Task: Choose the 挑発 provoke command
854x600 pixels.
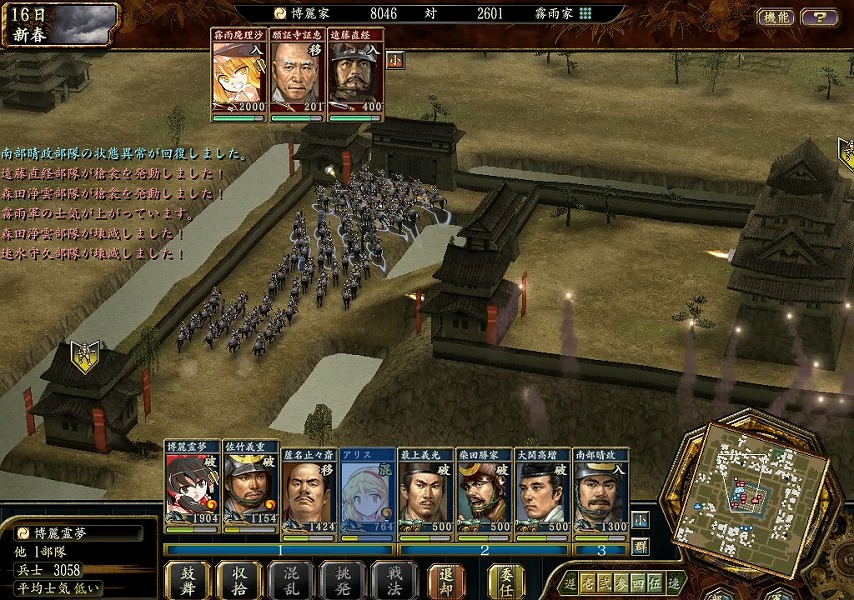Action: pyautogui.click(x=342, y=580)
